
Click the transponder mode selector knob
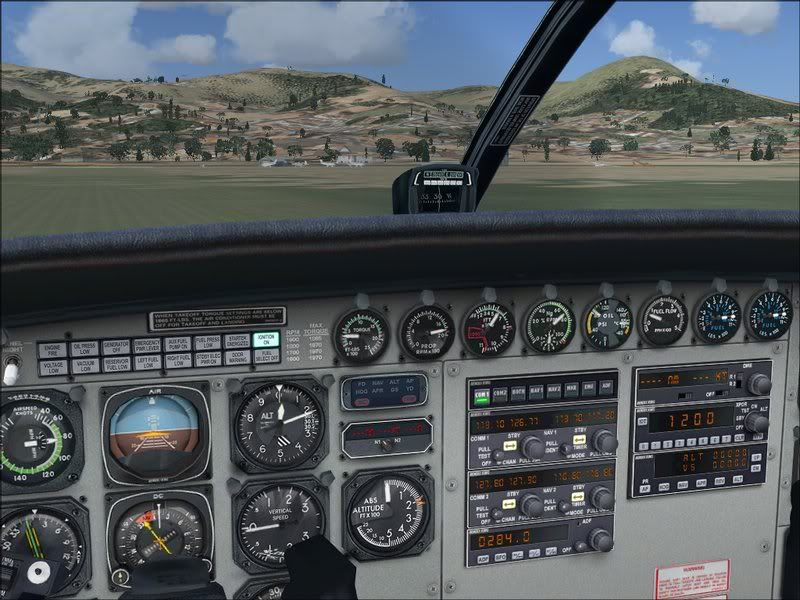[x=756, y=422]
